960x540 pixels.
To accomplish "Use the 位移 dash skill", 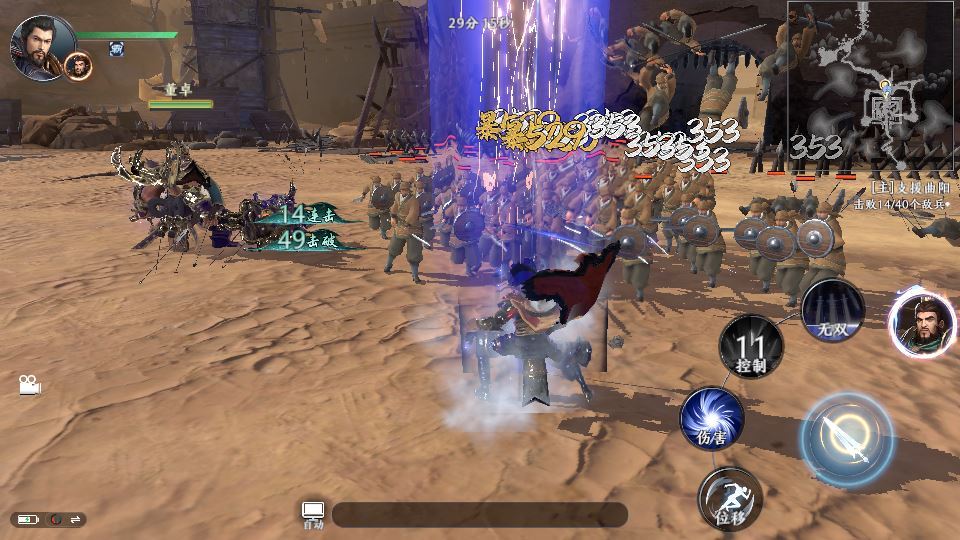I will point(730,498).
